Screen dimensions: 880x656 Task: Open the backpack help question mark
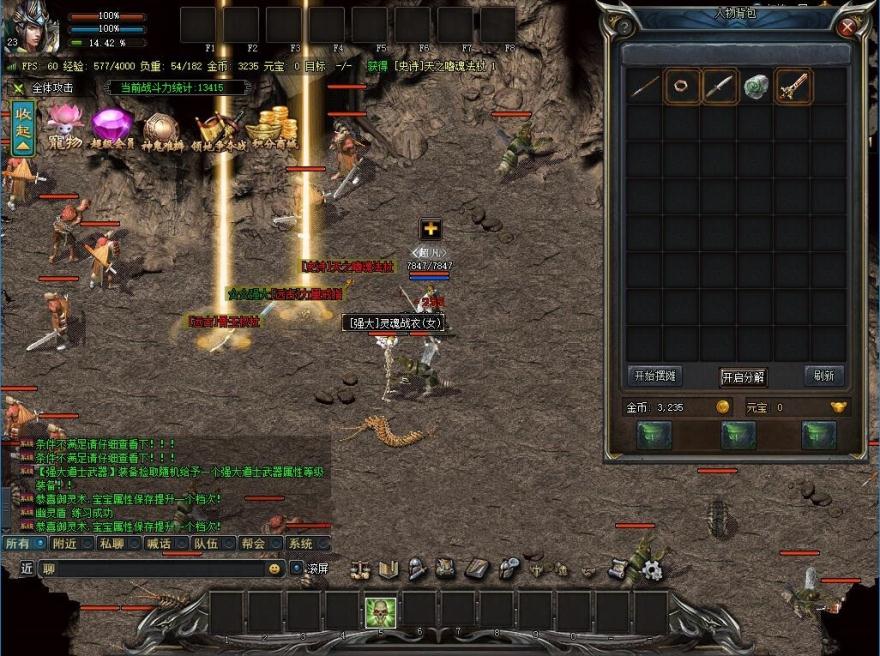tap(624, 28)
